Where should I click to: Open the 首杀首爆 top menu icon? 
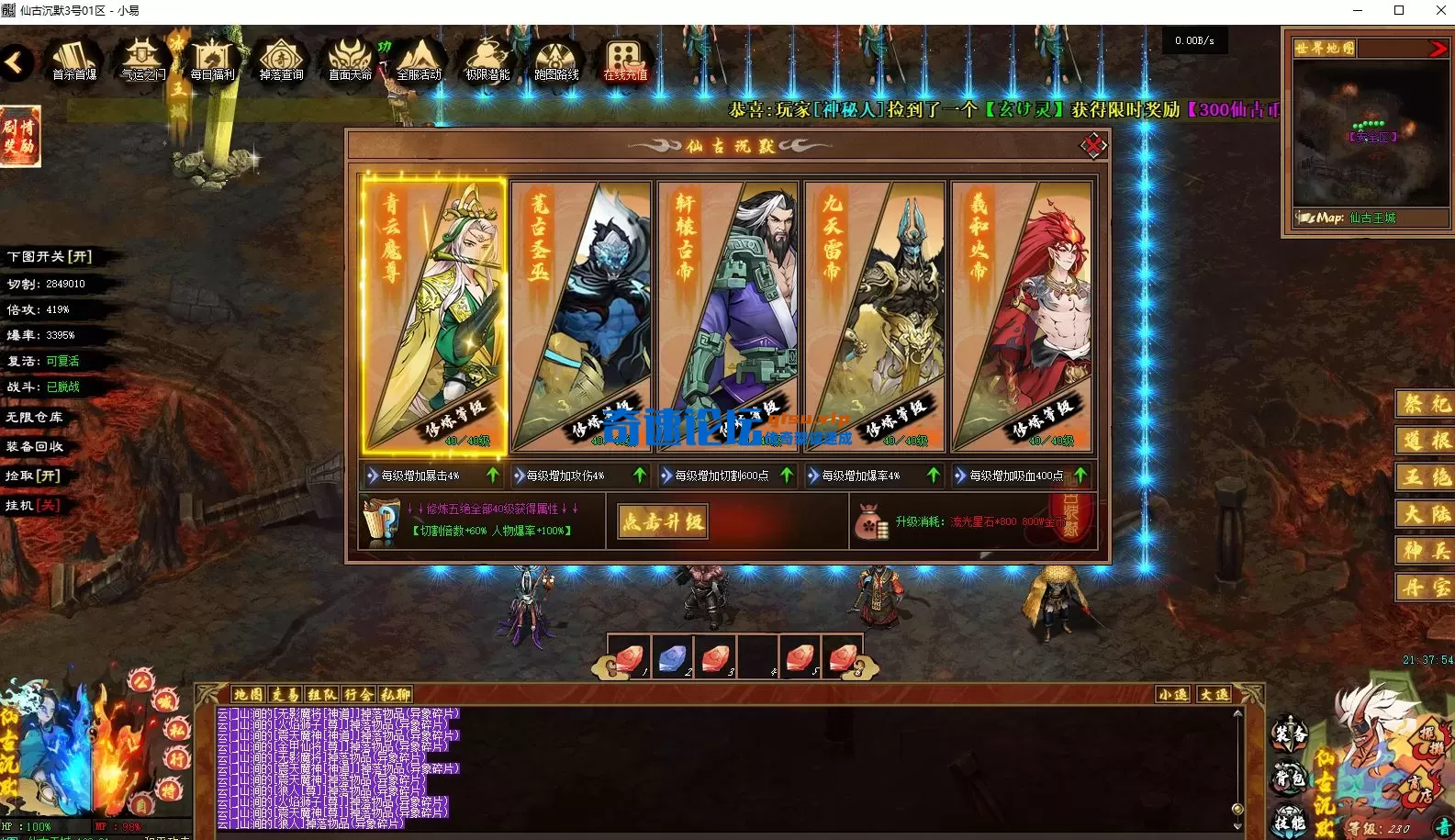click(x=74, y=60)
